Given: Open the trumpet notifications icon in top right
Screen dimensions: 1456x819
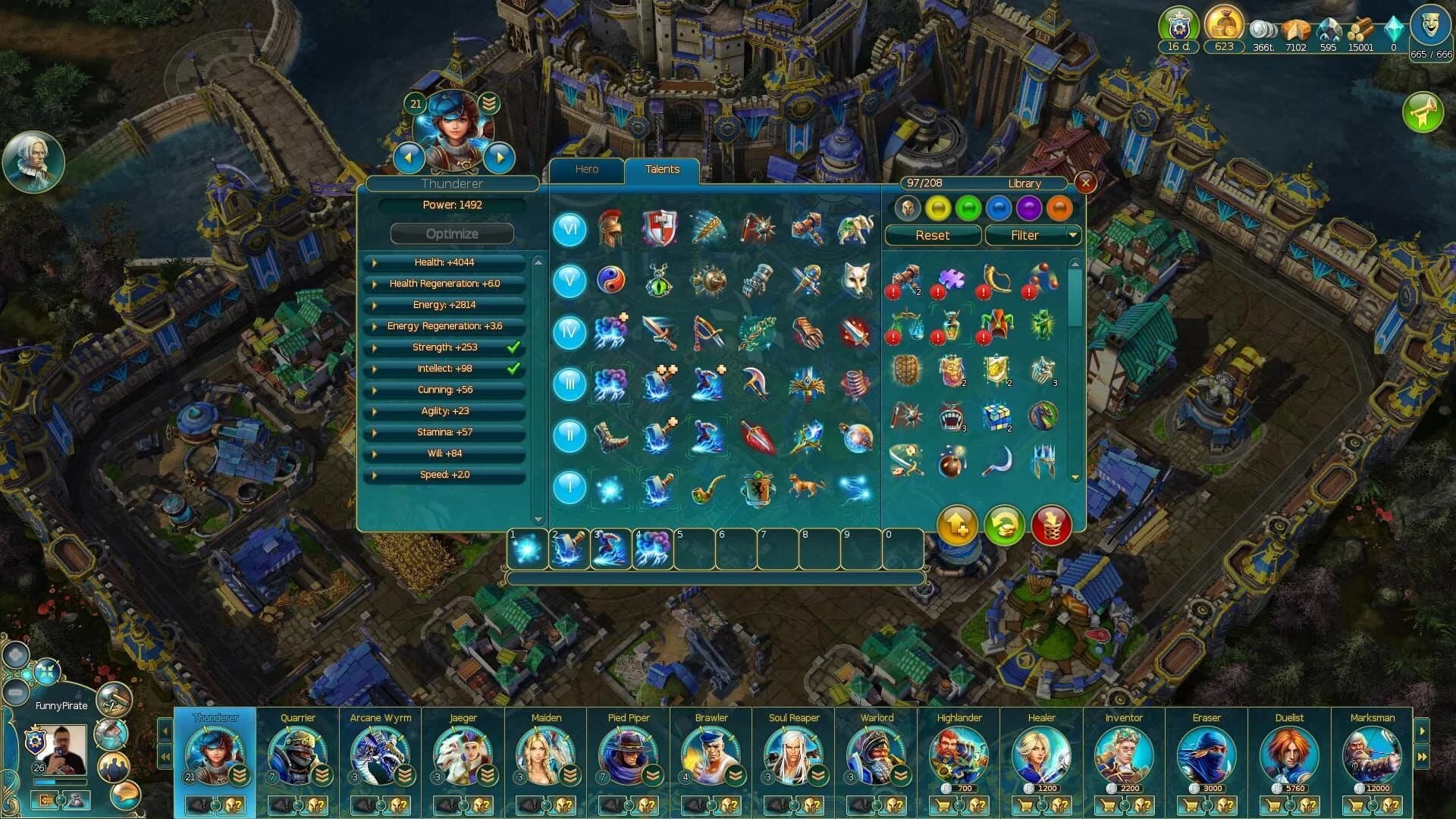Looking at the screenshot, I should point(1424,113).
